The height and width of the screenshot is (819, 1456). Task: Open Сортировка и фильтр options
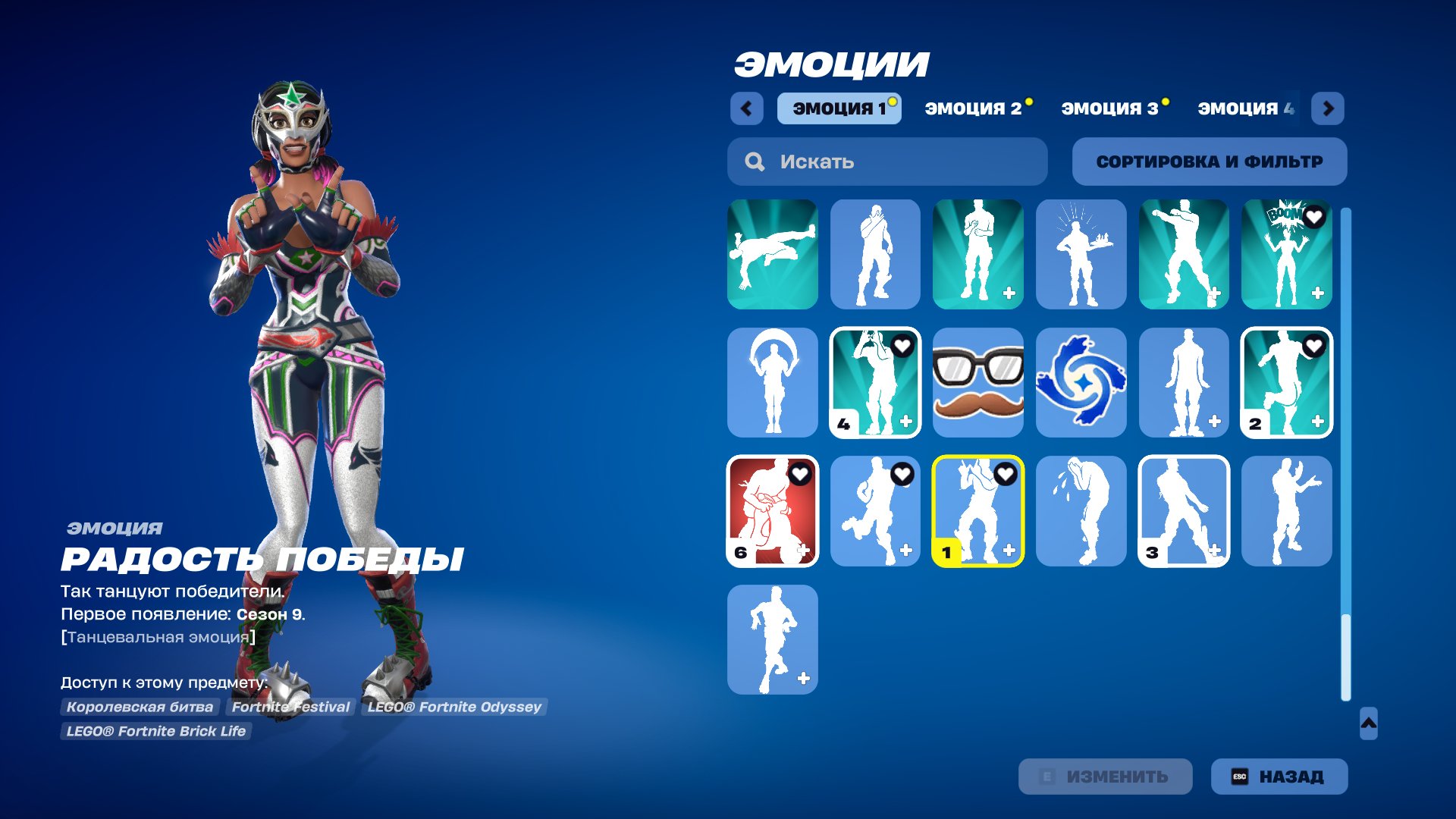tap(1209, 161)
